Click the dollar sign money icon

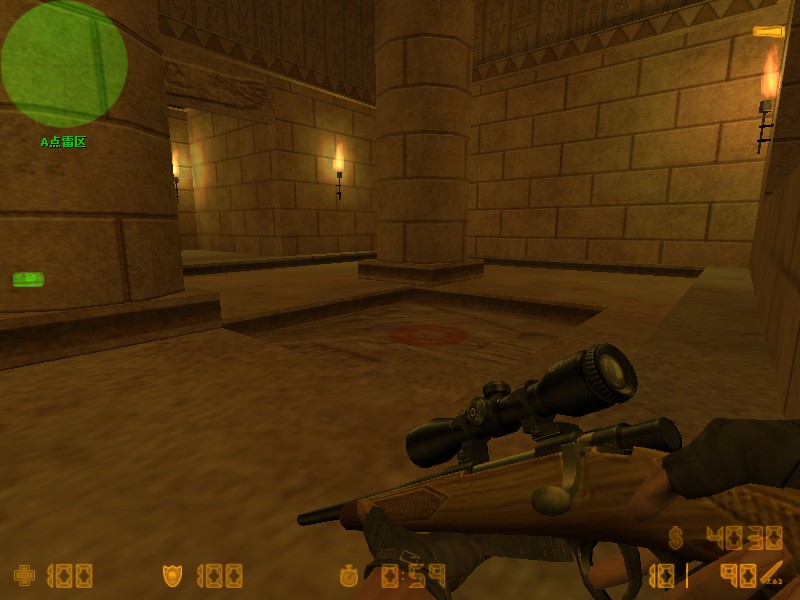pyautogui.click(x=677, y=538)
